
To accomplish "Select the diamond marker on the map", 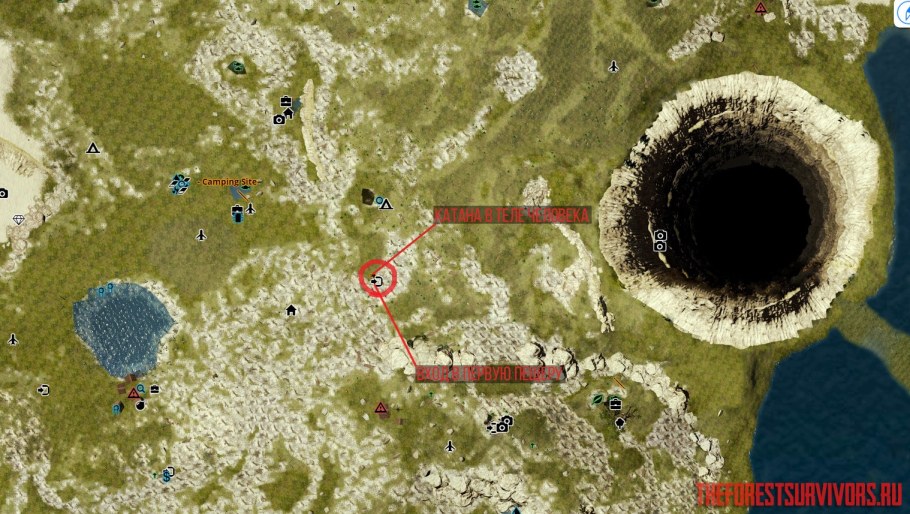I will pos(18,219).
